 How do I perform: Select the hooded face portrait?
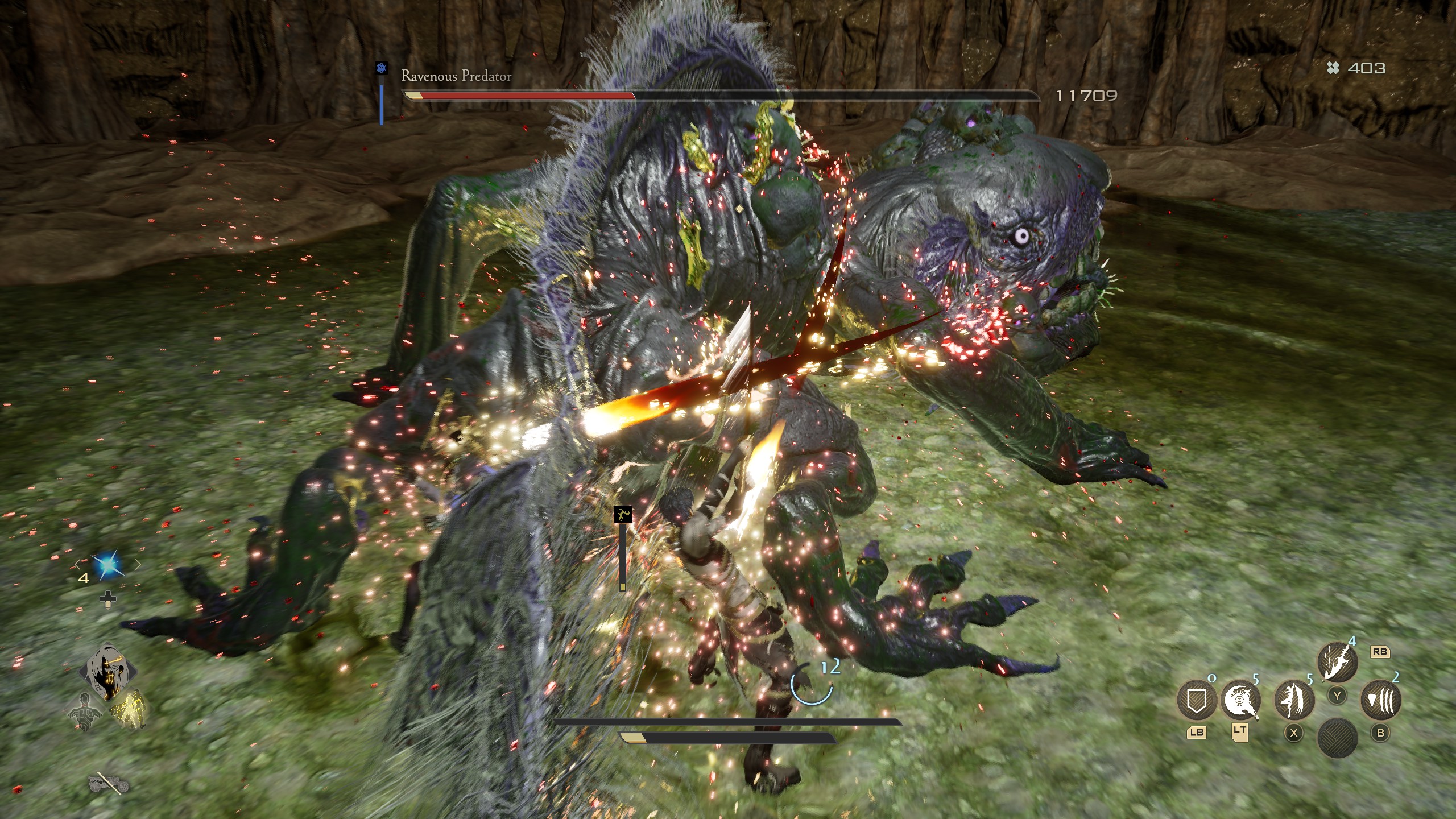coord(108,671)
